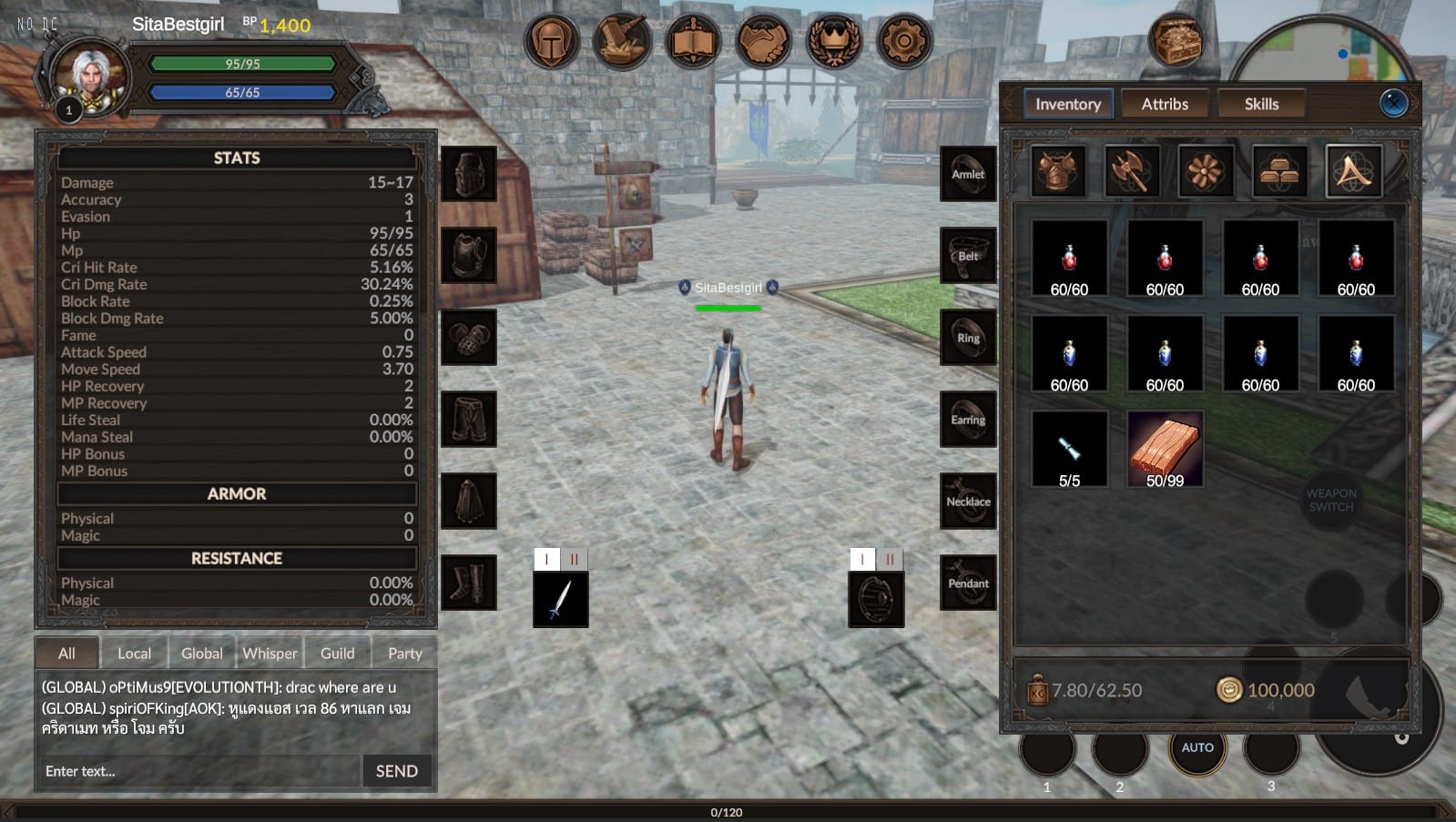
Task: Click the handshake icon in top bar
Action: [763, 41]
